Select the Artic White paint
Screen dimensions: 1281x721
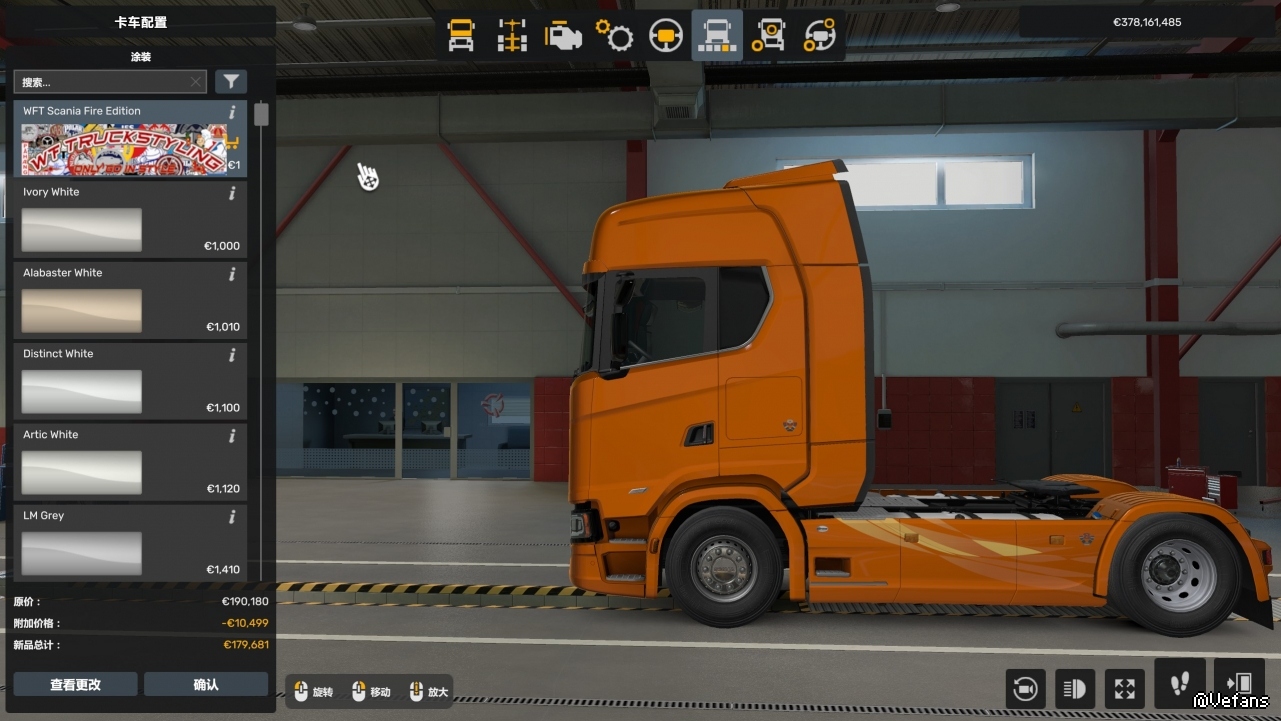pos(82,473)
